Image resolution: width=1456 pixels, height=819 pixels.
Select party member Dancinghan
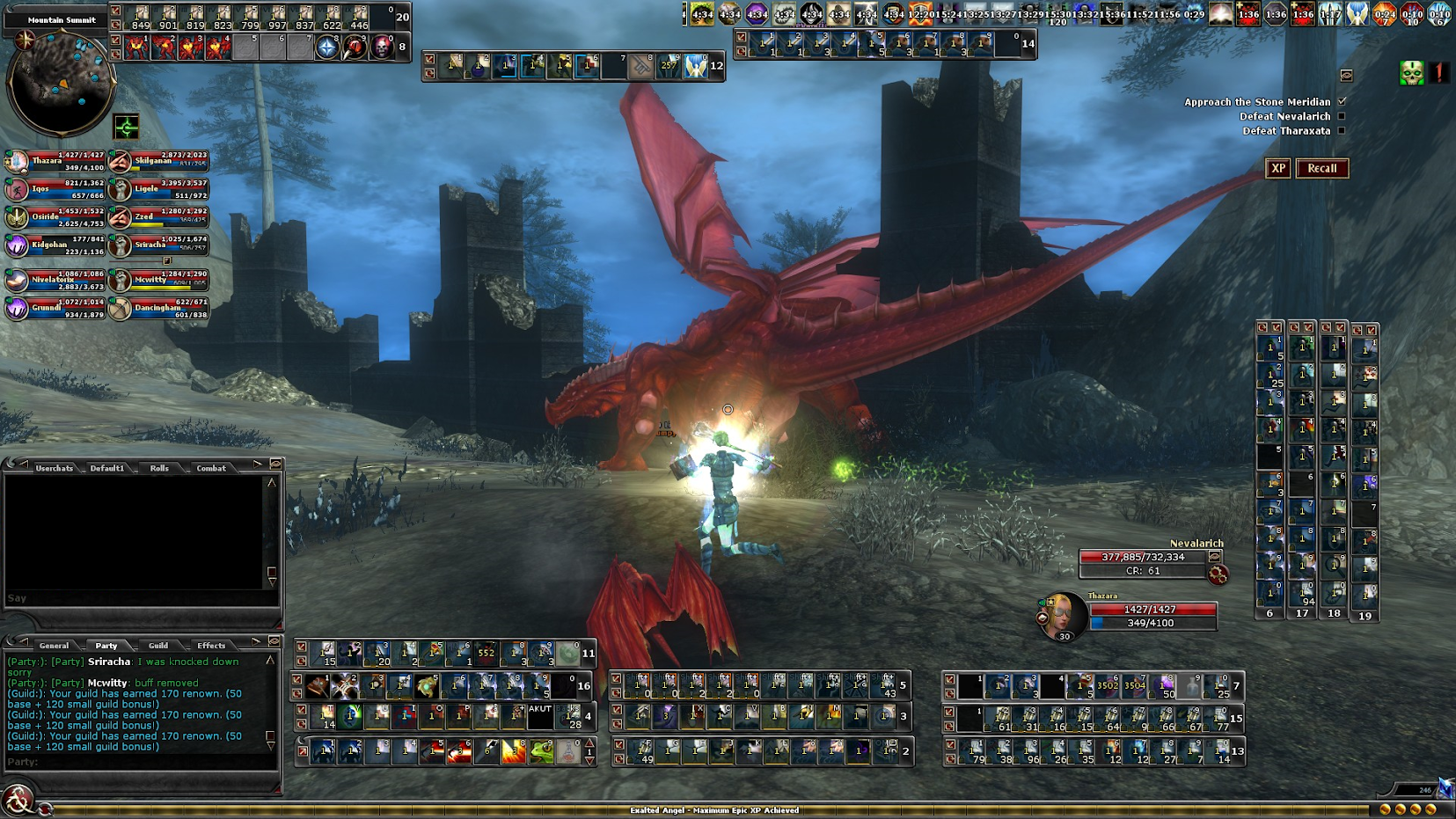tap(158, 308)
